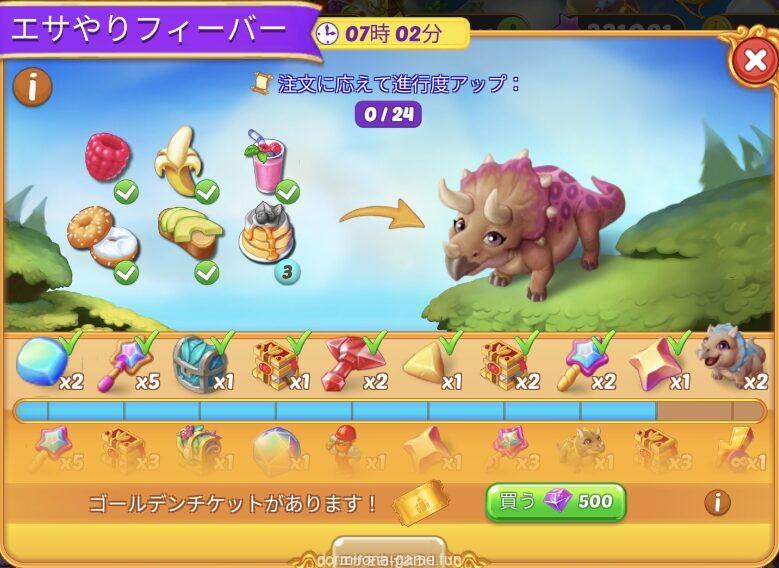This screenshot has width=779, height=568.
Task: Choose the avocado toast item
Action: click(x=188, y=234)
